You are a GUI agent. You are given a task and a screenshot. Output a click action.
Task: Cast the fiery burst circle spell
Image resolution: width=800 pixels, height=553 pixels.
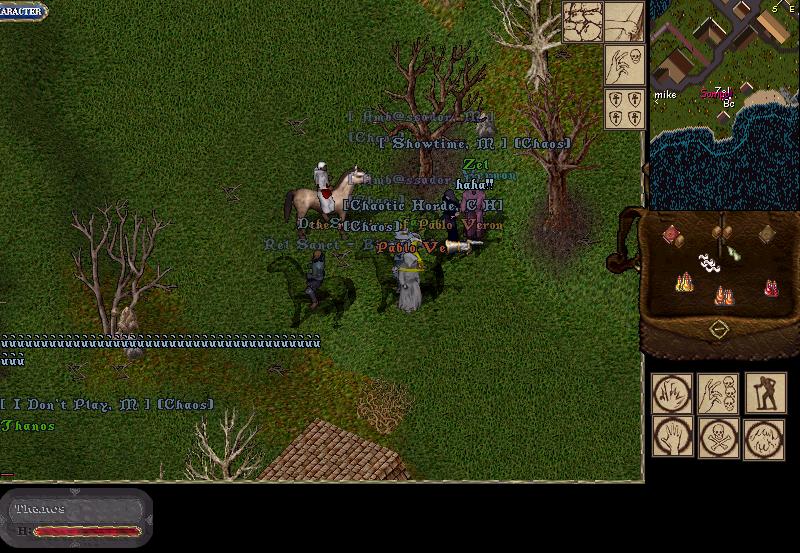coord(672,394)
